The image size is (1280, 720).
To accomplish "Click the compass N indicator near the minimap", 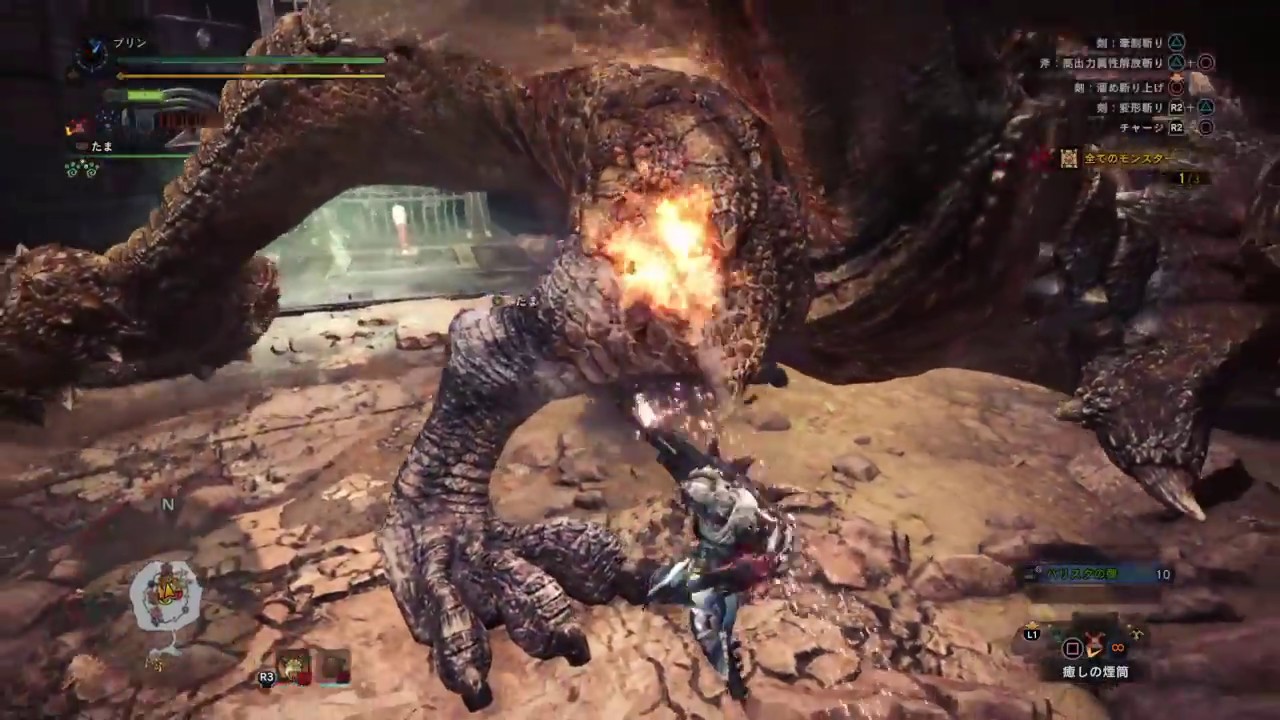I will 168,505.
